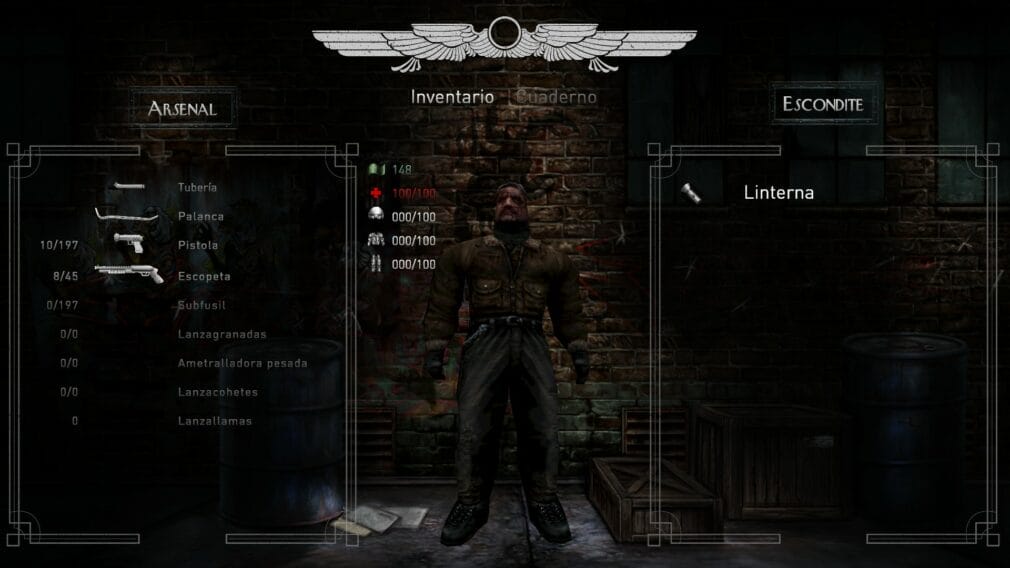Image resolution: width=1010 pixels, height=568 pixels.
Task: Select the Palanca crowbar
Action: [x=200, y=216]
